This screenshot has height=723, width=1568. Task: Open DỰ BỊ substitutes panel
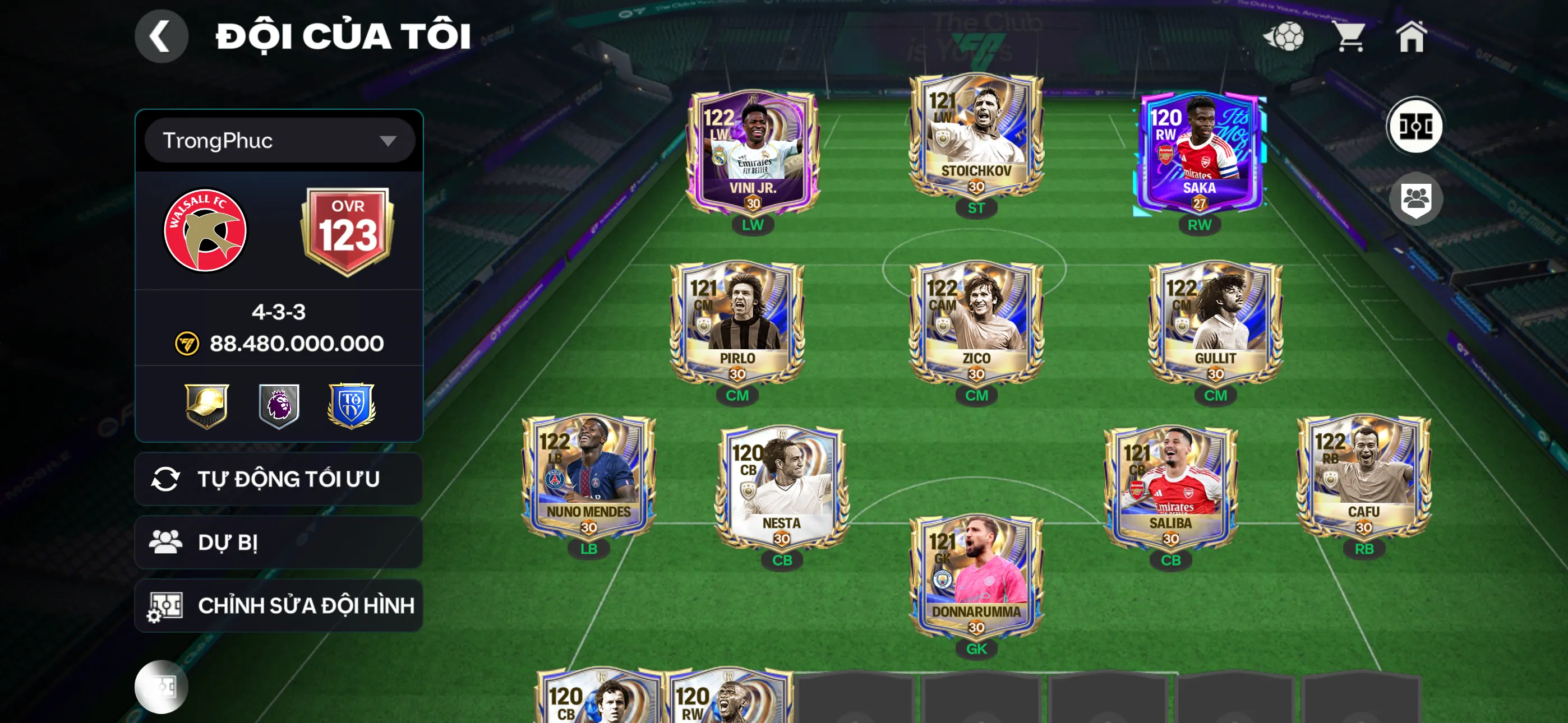(x=278, y=541)
